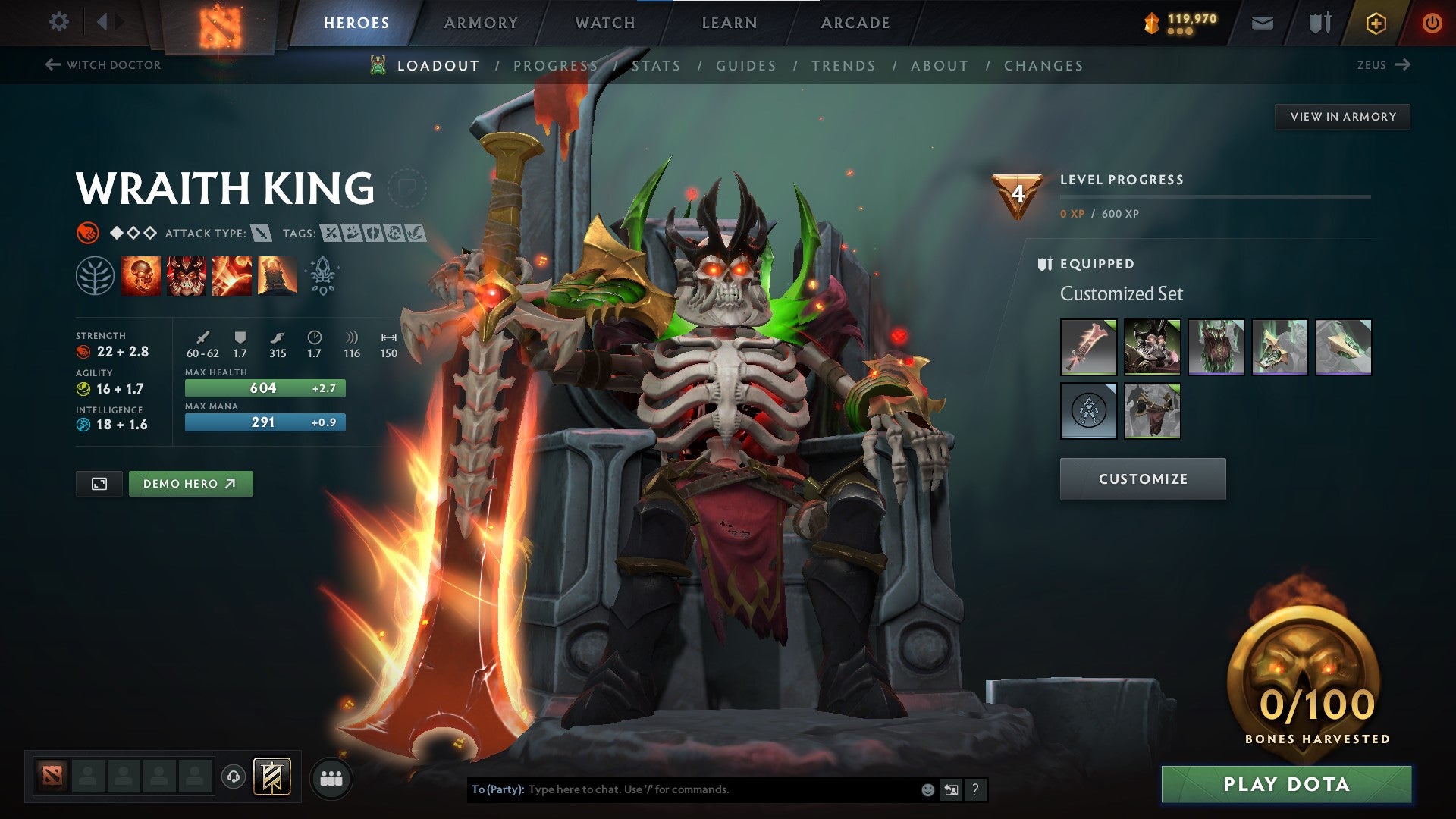The width and height of the screenshot is (1456, 819).
Task: Go back to Witch Doctor hero page
Action: [104, 65]
